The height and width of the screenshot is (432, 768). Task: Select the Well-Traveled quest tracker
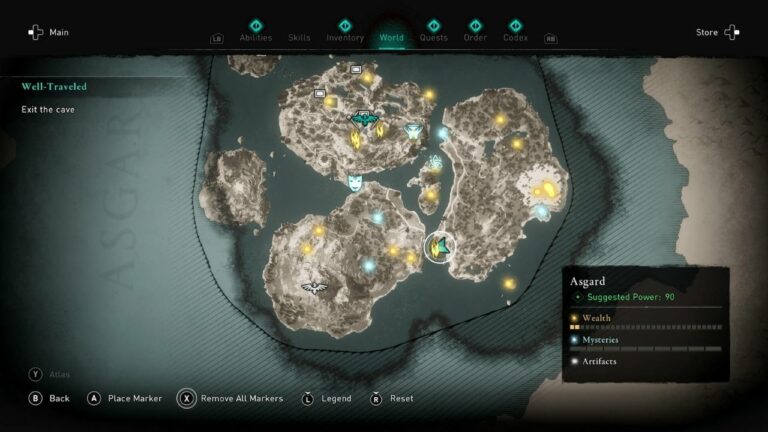point(54,87)
